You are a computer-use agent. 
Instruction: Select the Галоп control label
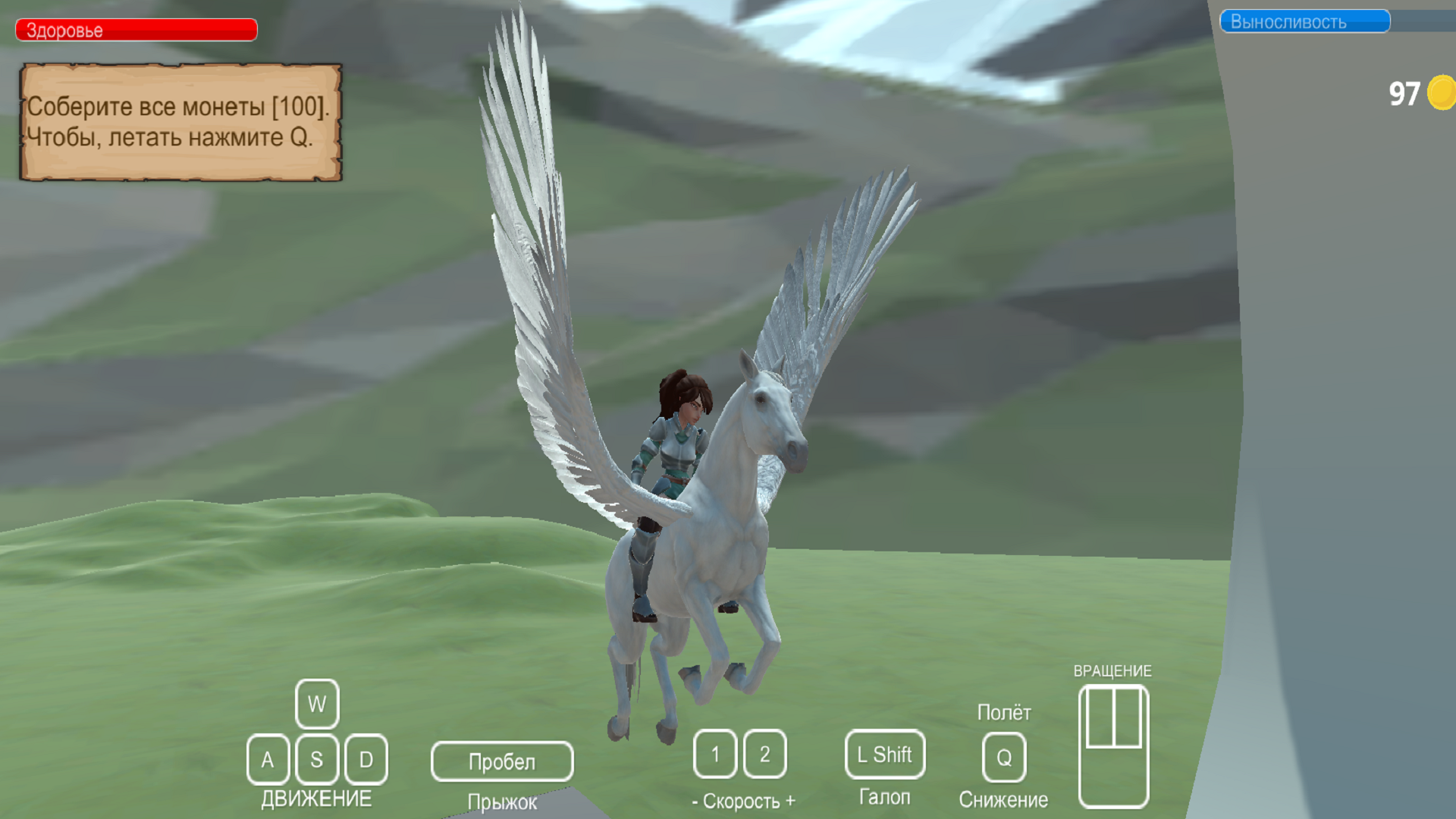(884, 796)
